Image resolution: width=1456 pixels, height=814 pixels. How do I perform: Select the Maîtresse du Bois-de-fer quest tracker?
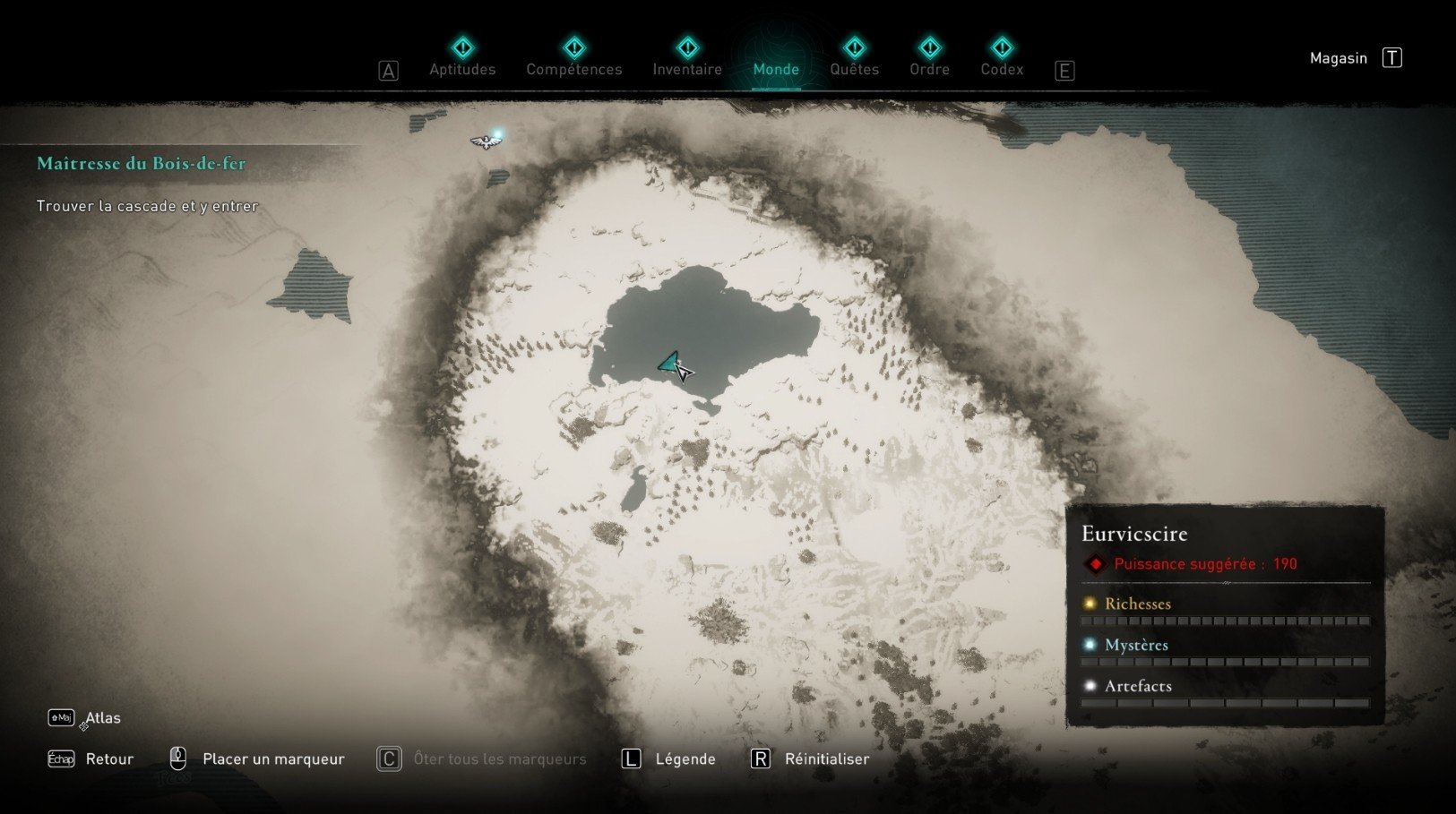click(142, 164)
